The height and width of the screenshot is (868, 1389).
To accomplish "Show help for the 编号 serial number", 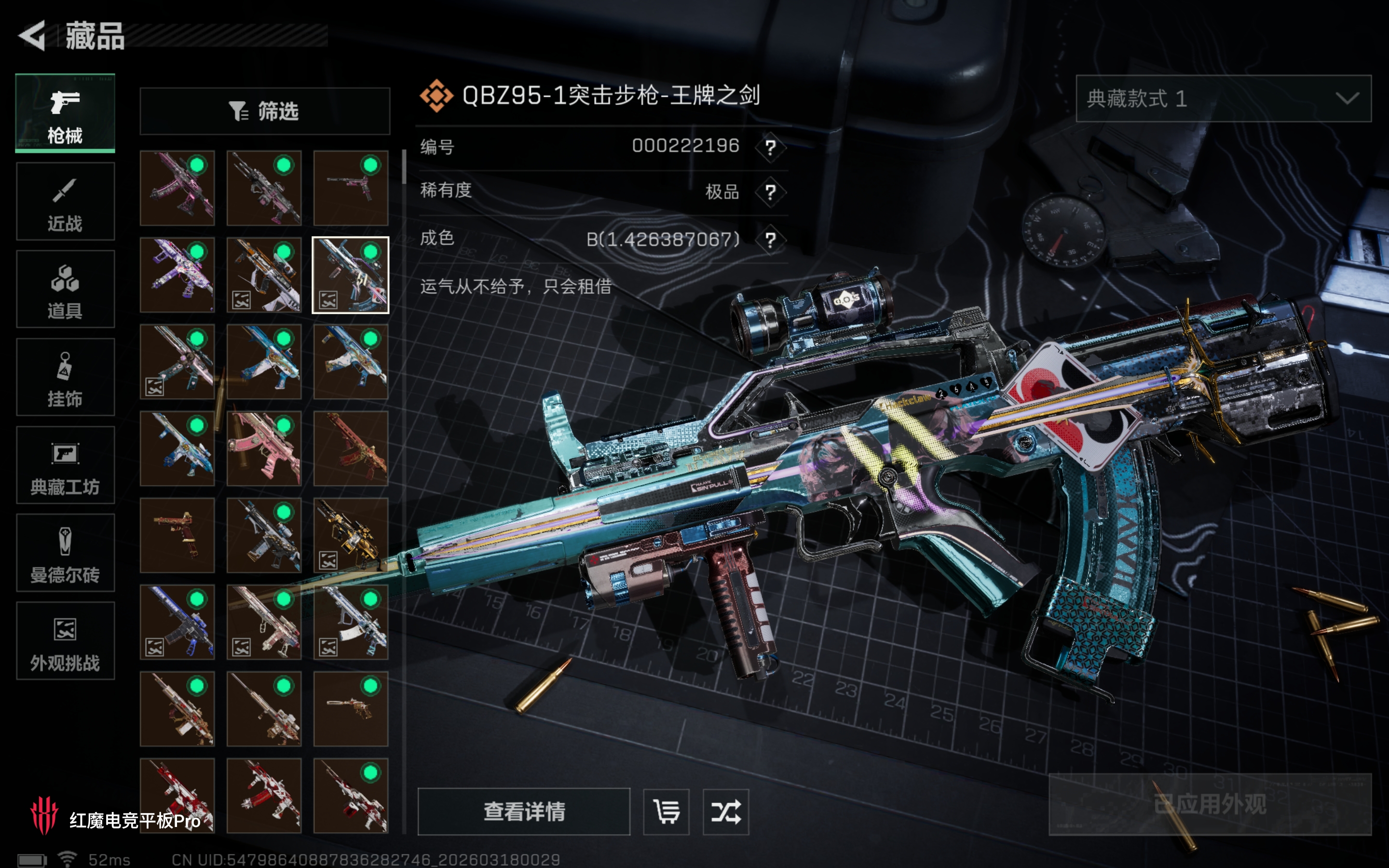I will 770,148.
